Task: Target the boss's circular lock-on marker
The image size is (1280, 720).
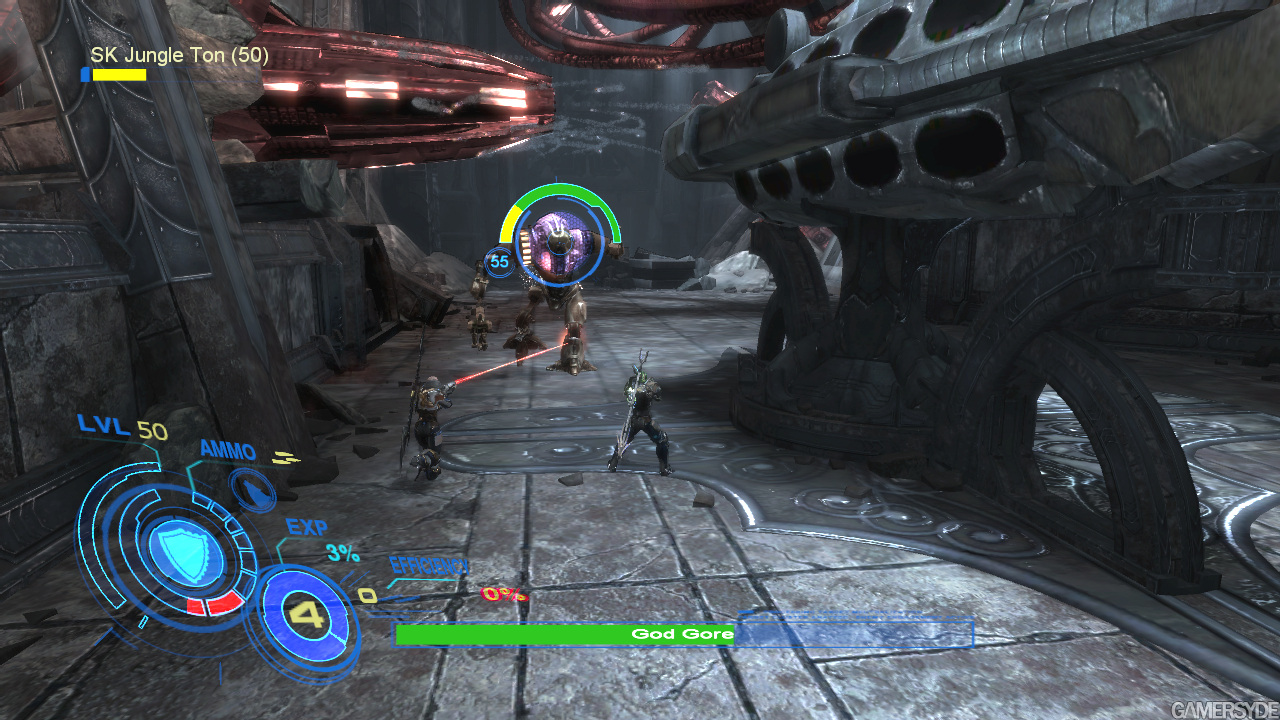Action: point(560,241)
